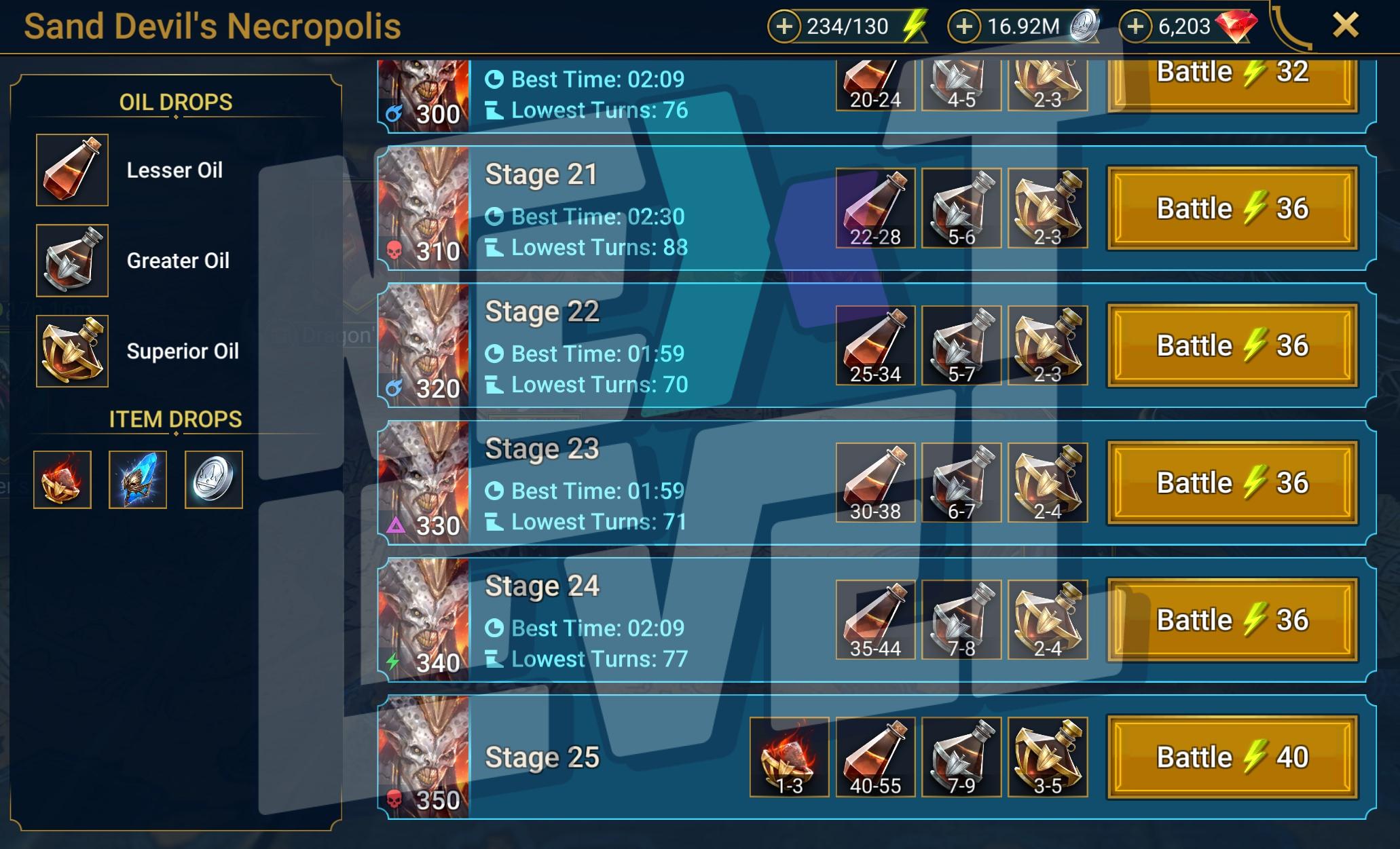Viewport: 1400px width, 849px height.
Task: Inspect the Superior Oil drop icon
Action: click(x=72, y=351)
